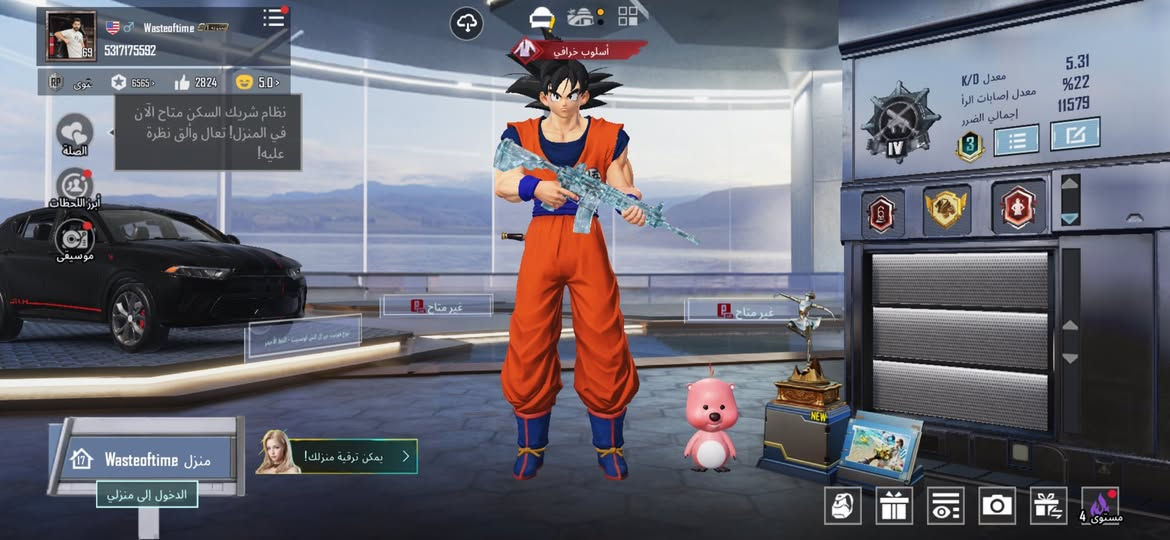Viewport: 1170px width, 540px height.
Task: Open the home upgrade prompt banner
Action: point(338,456)
